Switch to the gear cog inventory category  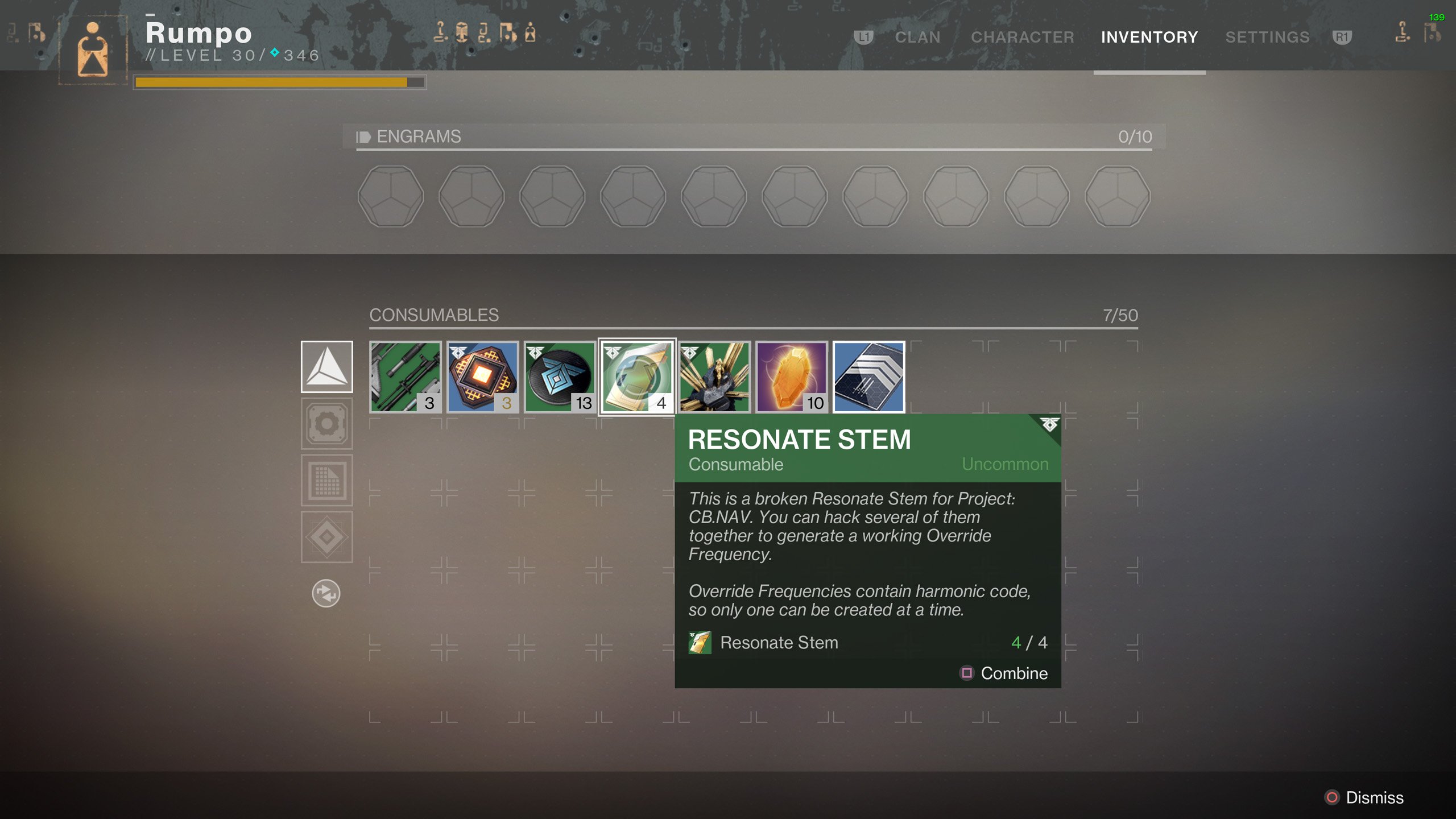(326, 424)
